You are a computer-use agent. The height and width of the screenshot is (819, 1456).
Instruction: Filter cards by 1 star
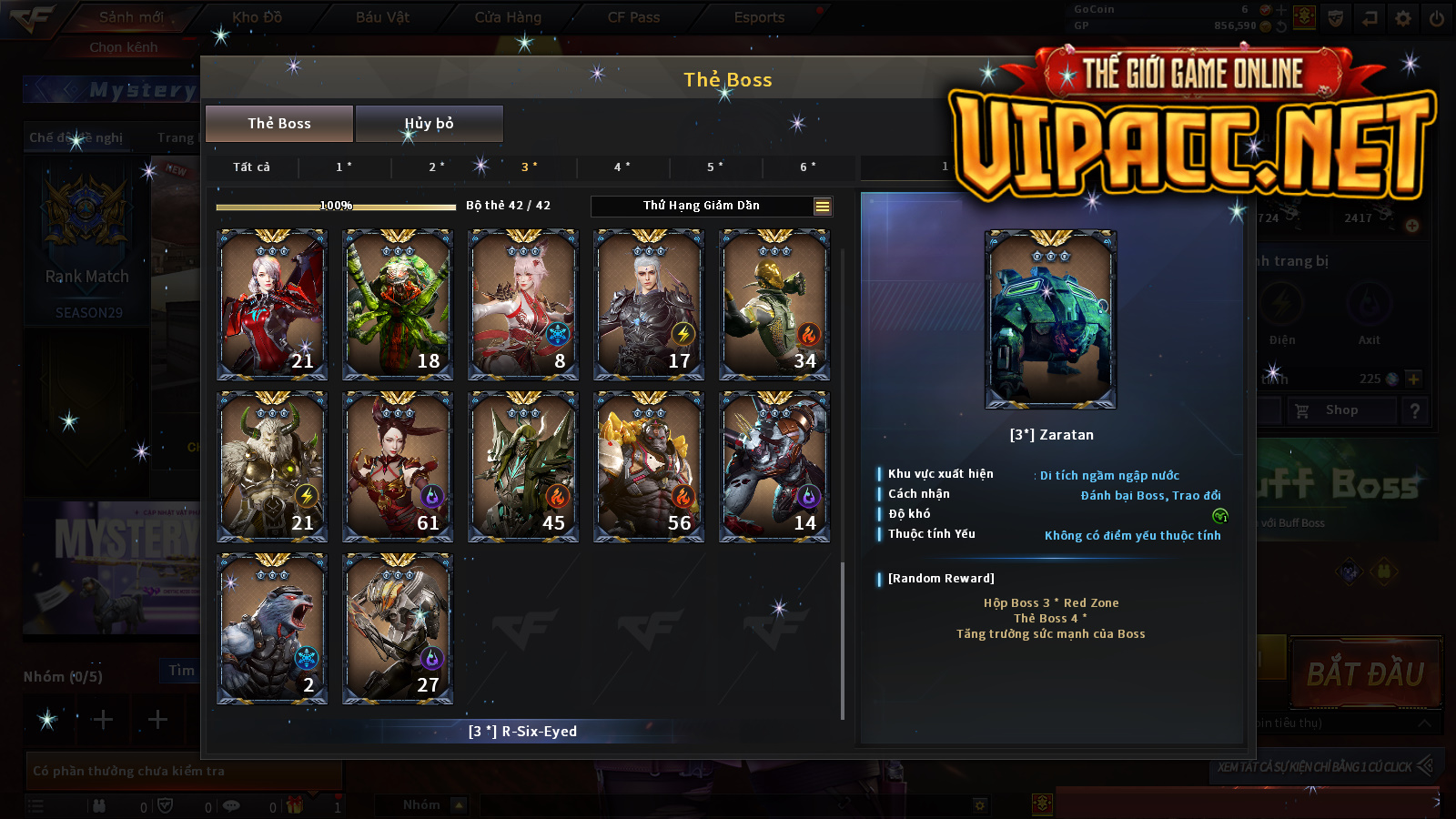click(344, 167)
